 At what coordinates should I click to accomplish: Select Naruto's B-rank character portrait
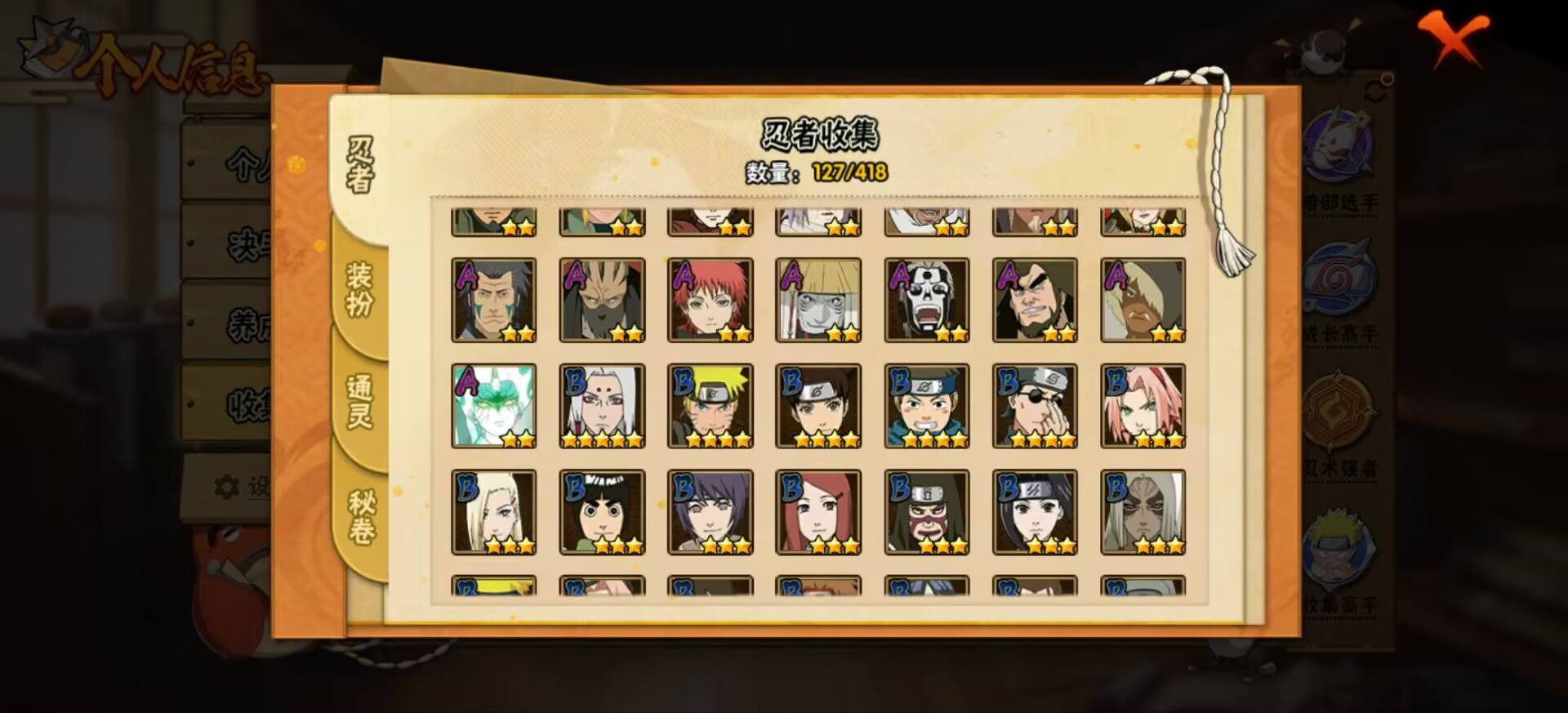point(709,406)
